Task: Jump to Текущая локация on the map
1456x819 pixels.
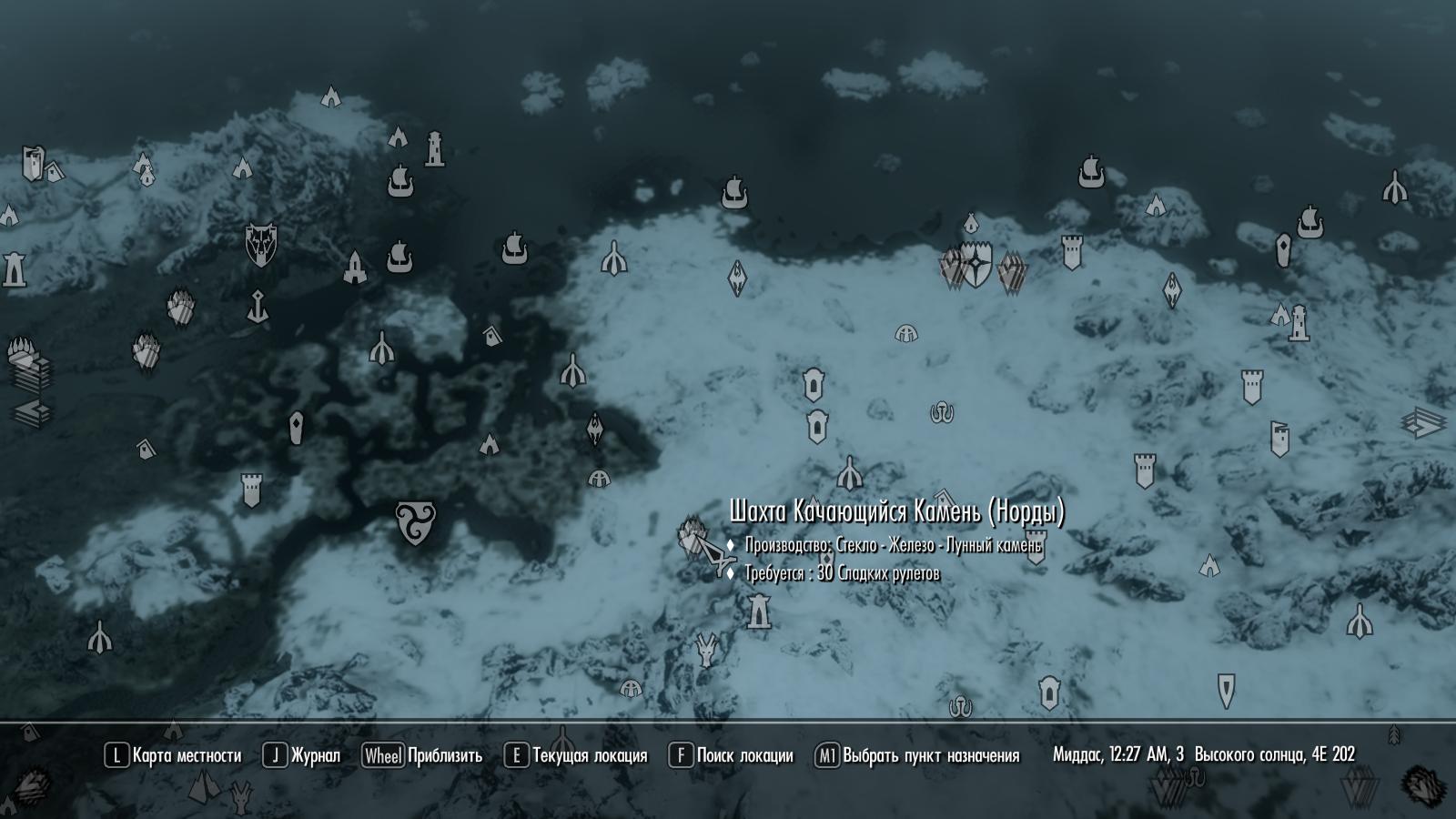Action: [576, 755]
